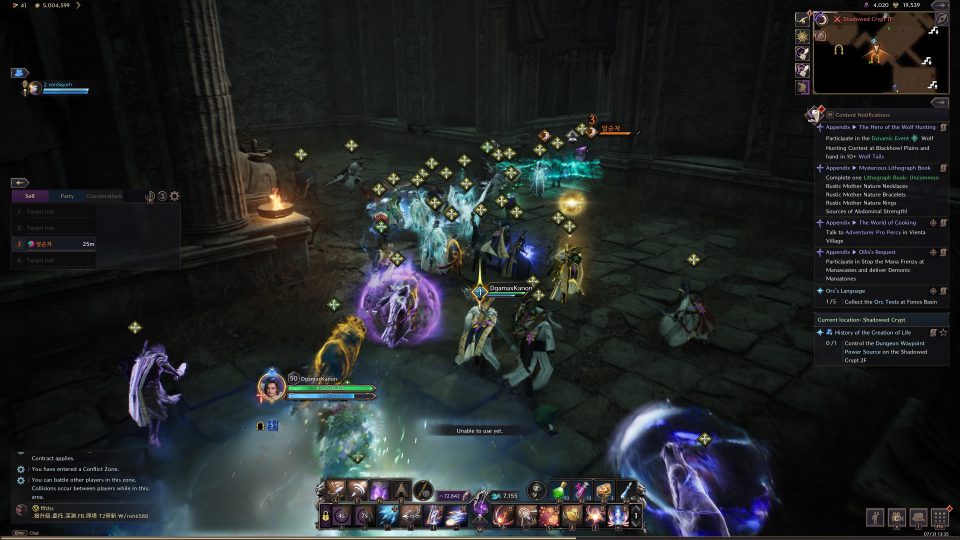Image resolution: width=960 pixels, height=540 pixels.
Task: Collapse the minimap with the arrow button
Action: 940,5
